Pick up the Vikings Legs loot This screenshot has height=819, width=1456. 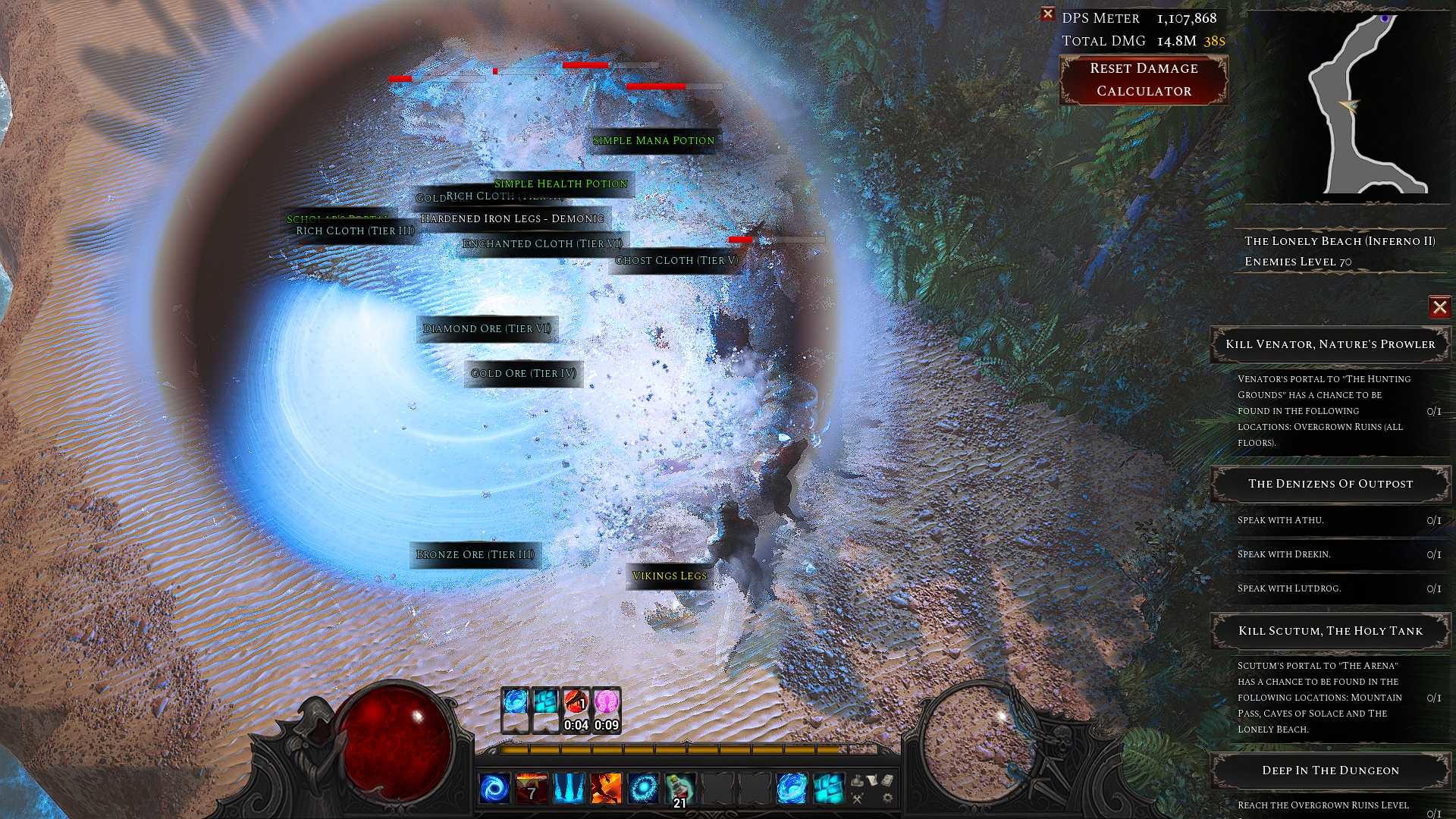coord(670,576)
